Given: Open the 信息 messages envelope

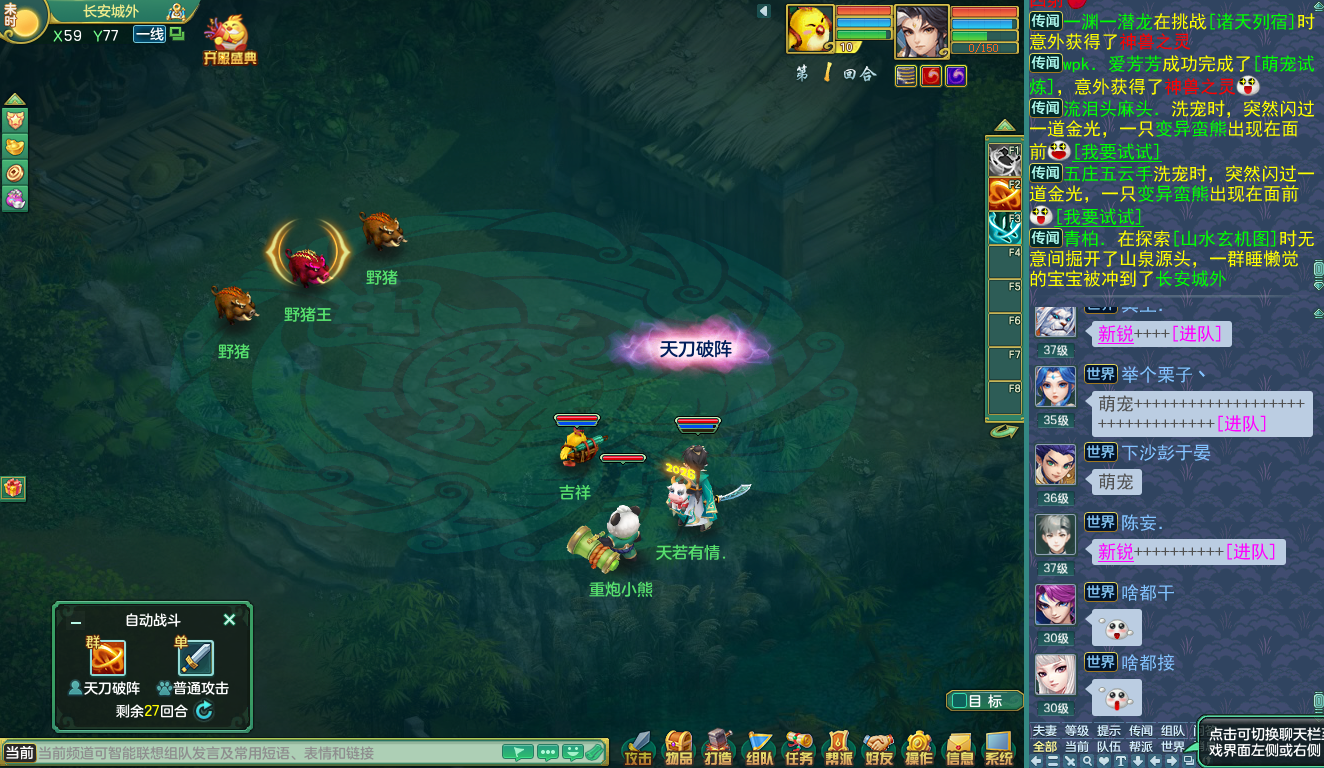Looking at the screenshot, I should pos(959,748).
